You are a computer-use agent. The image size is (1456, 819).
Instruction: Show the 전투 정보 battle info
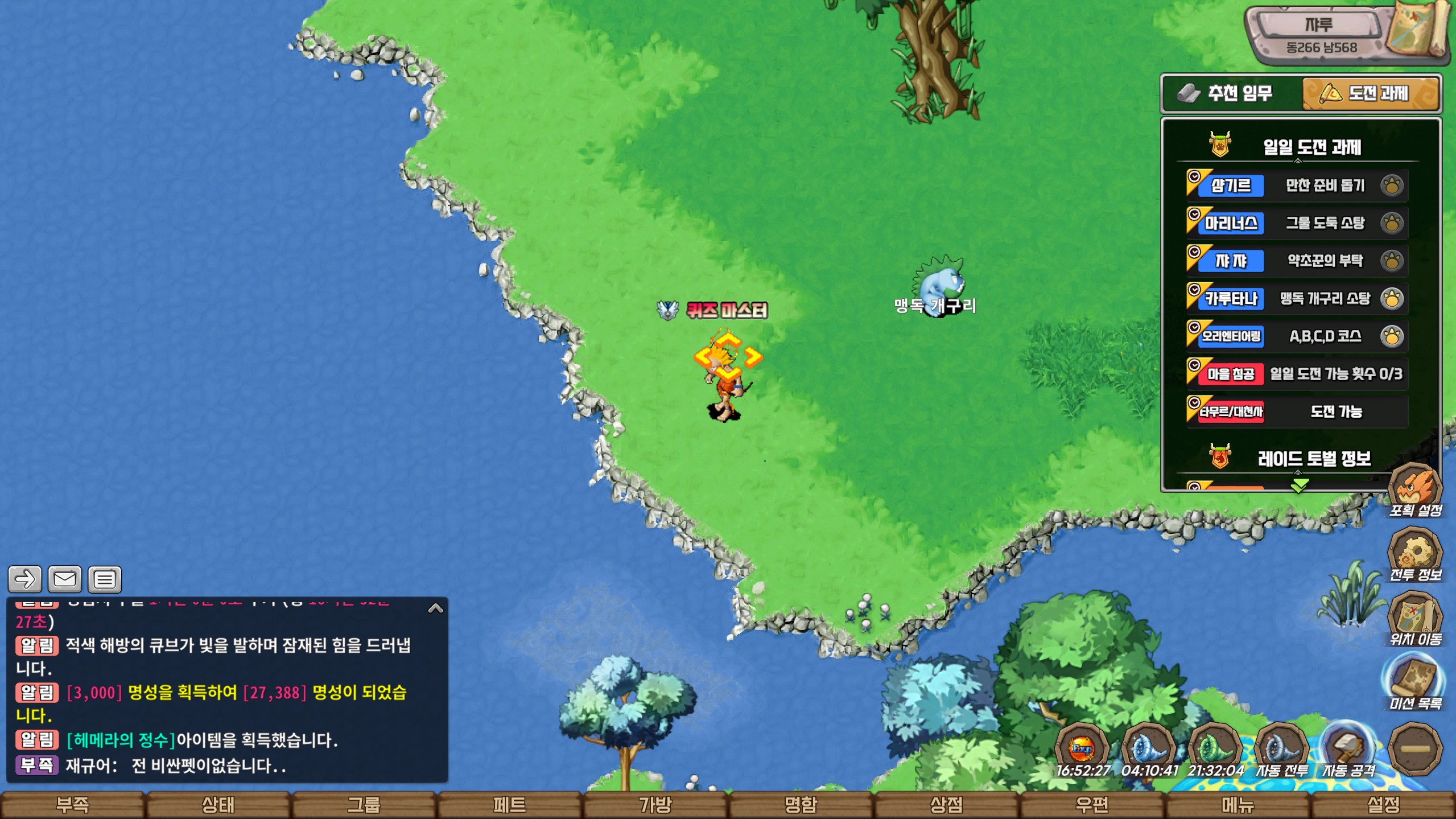click(1415, 555)
